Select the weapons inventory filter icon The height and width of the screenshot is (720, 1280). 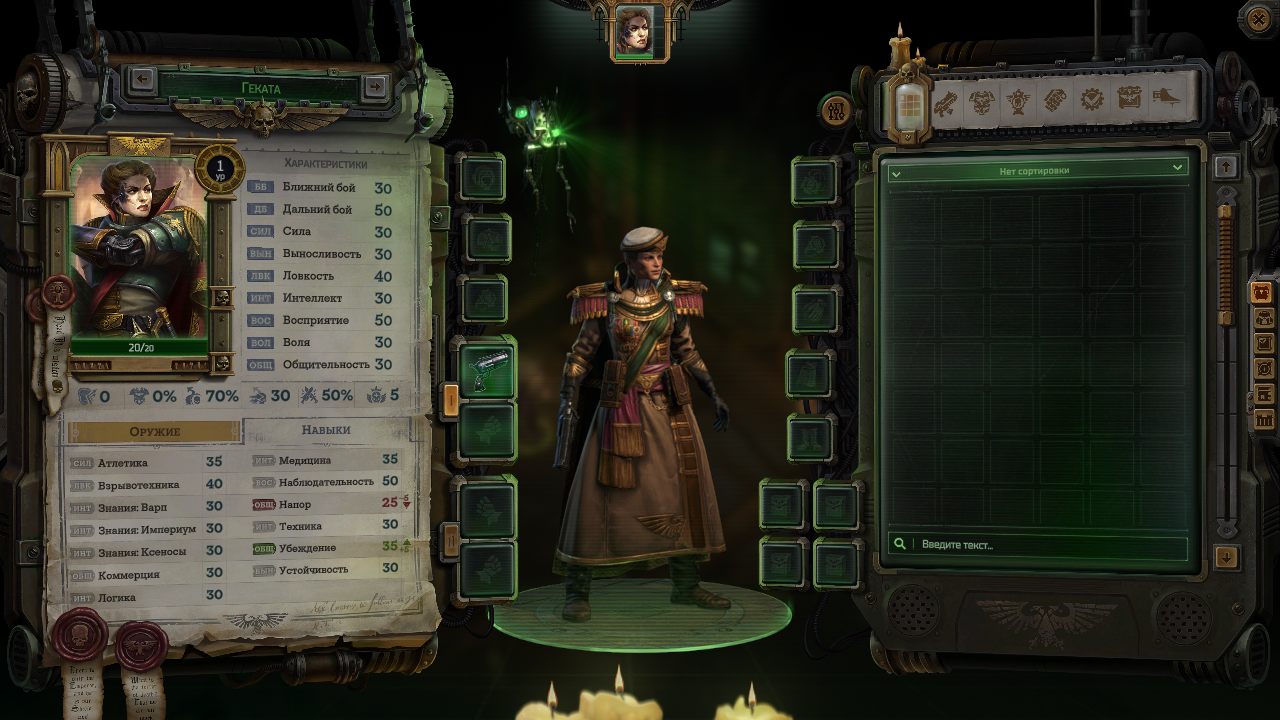click(947, 100)
